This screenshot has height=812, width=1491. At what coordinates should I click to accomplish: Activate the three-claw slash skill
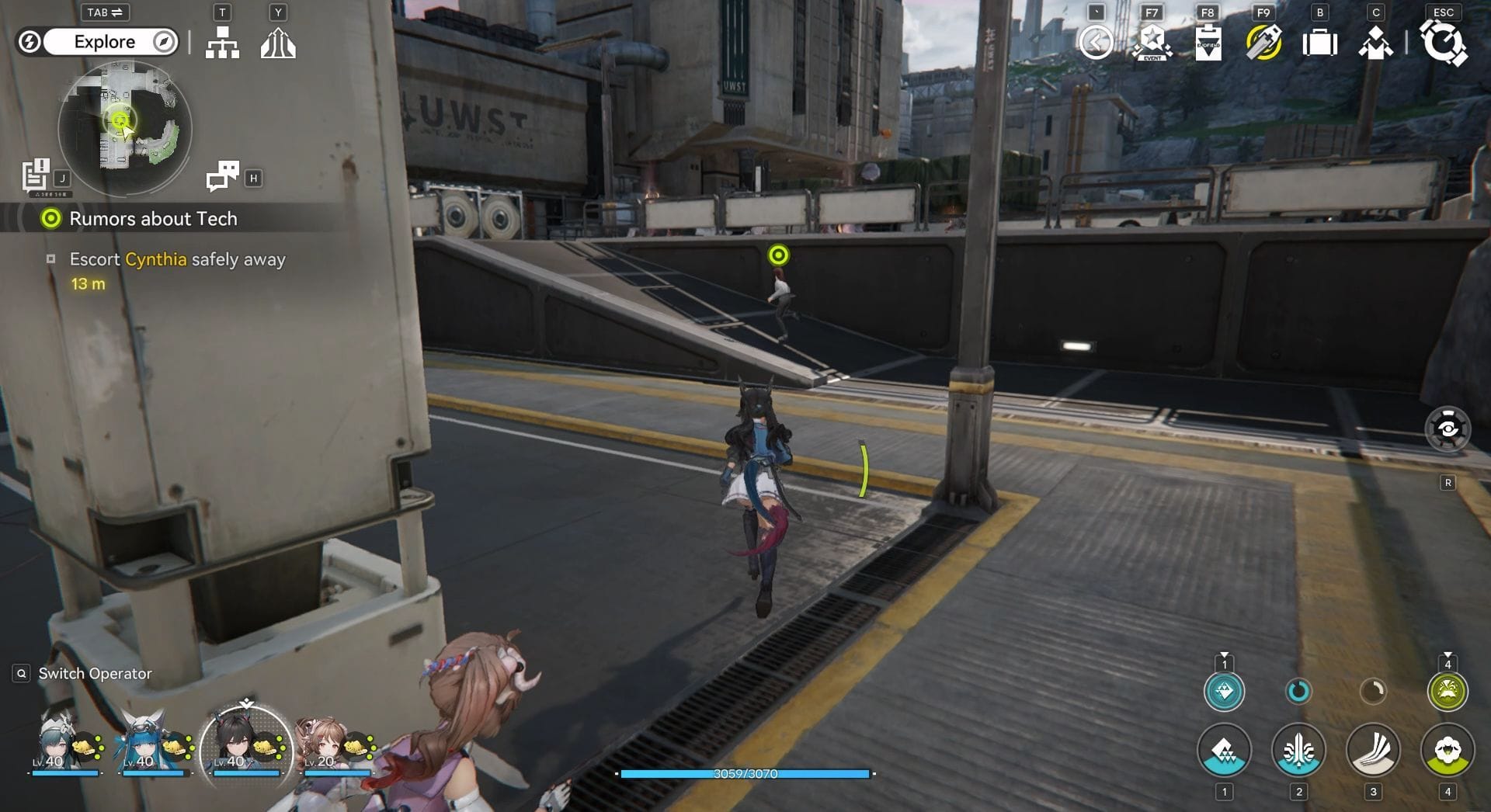pyautogui.click(x=1372, y=751)
